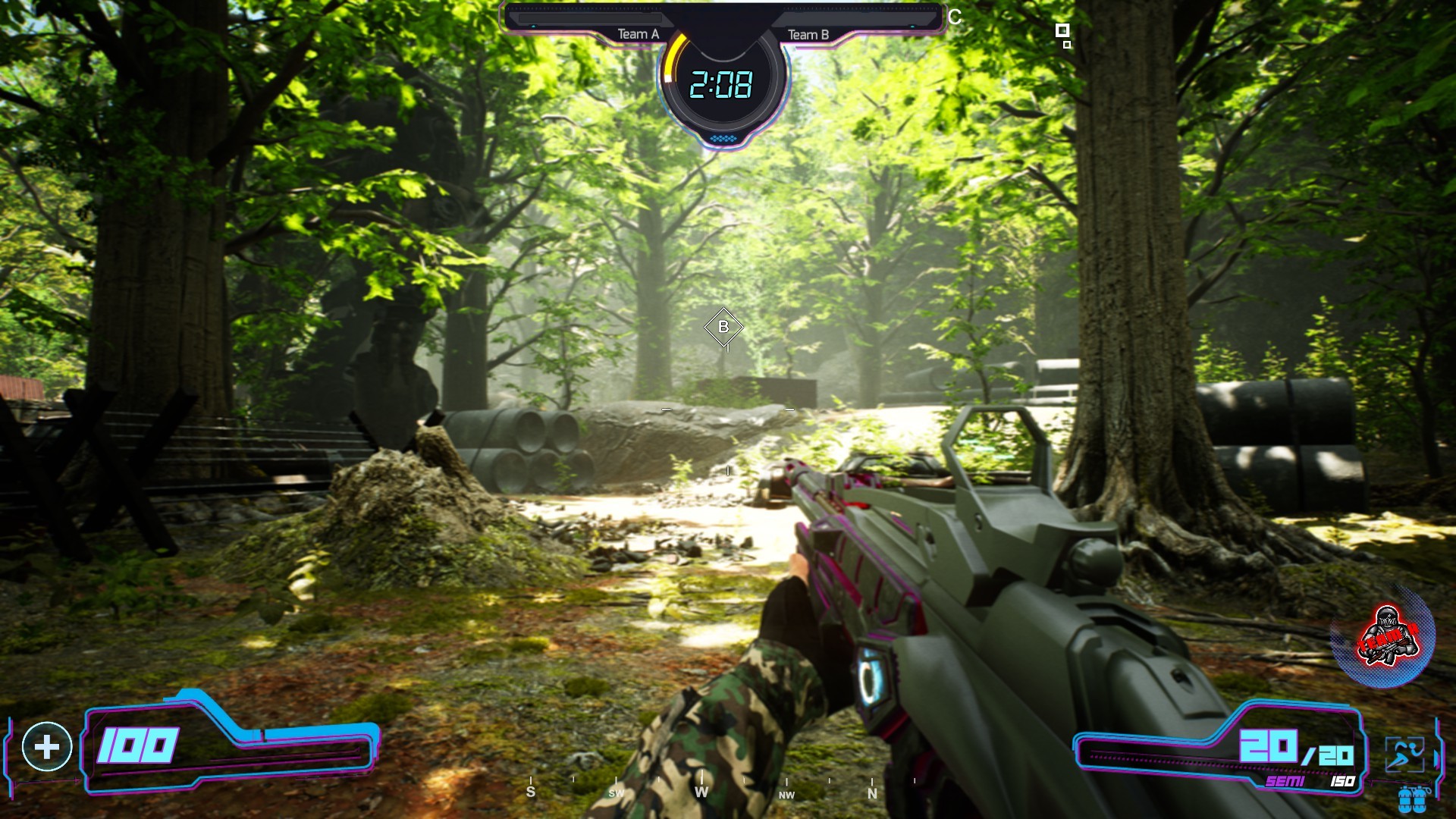Image resolution: width=1456 pixels, height=819 pixels.
Task: Select the sprint stamina icon near ammo counter
Action: (x=1404, y=753)
